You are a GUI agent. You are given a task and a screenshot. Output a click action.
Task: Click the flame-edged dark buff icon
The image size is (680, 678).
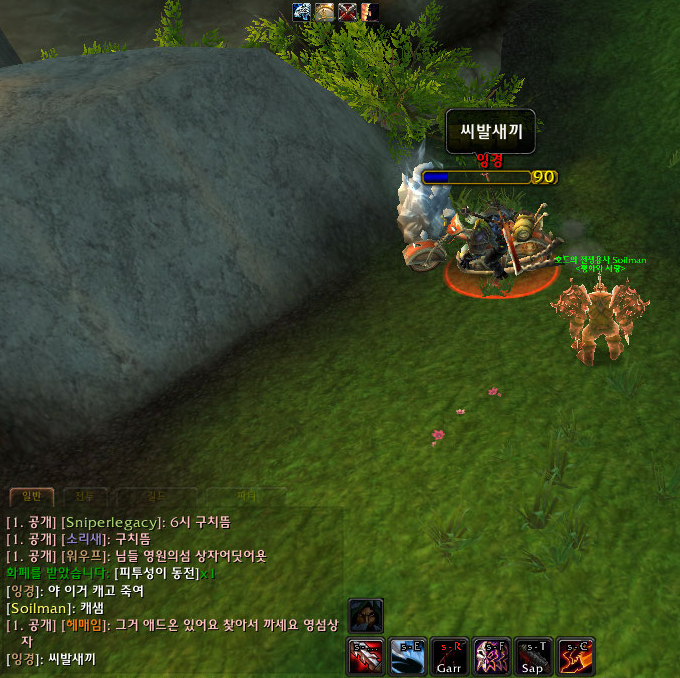(369, 12)
